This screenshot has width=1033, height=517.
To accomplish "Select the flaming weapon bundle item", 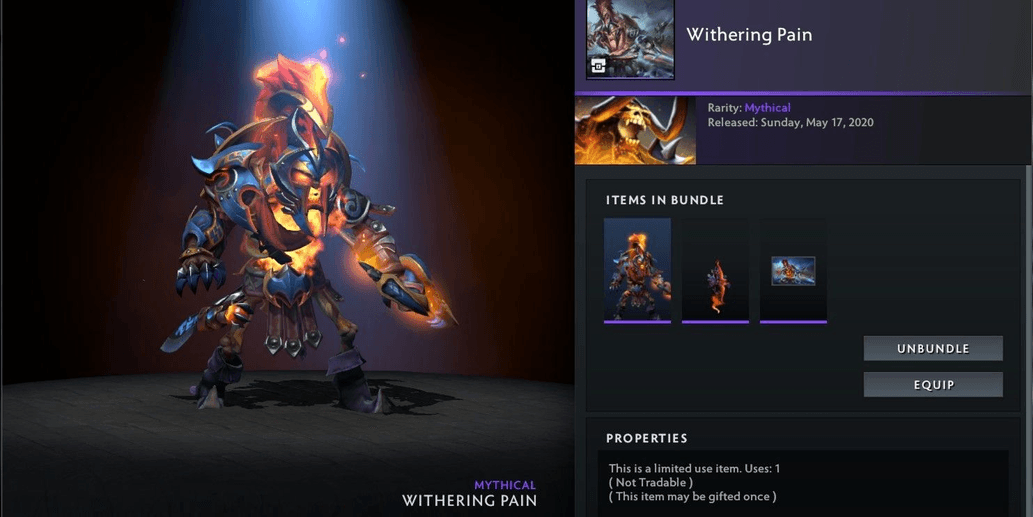I will 715,270.
